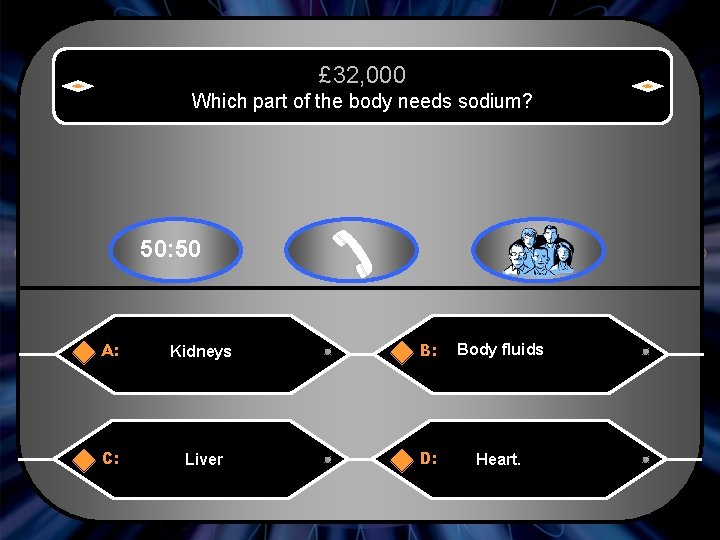The height and width of the screenshot is (540, 720).
Task: Lock in answer D: Heart
Action: 498,460
